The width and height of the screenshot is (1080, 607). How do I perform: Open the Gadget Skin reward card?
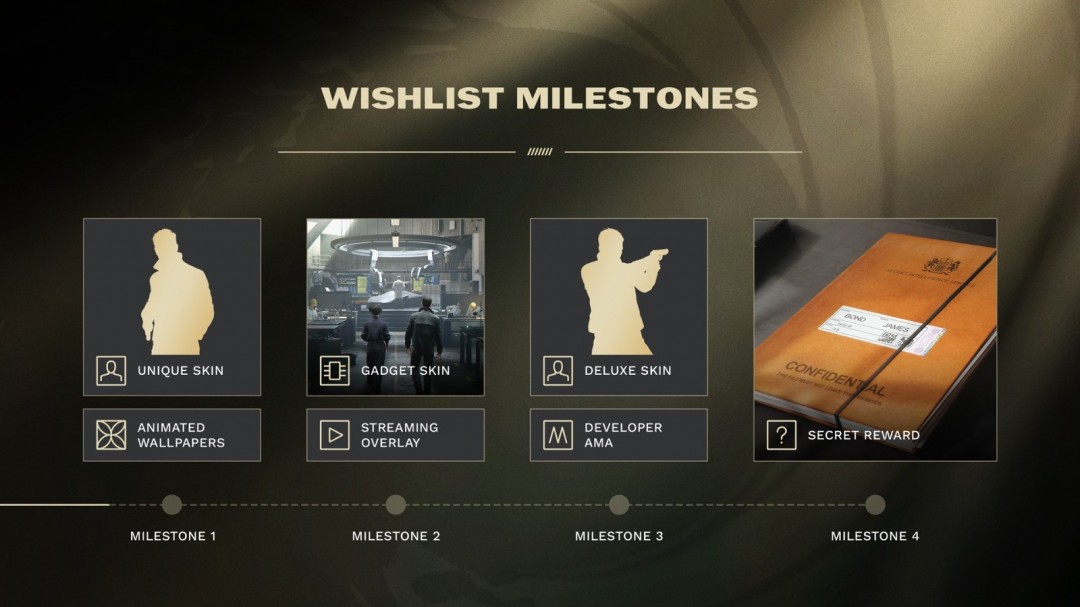pos(395,306)
